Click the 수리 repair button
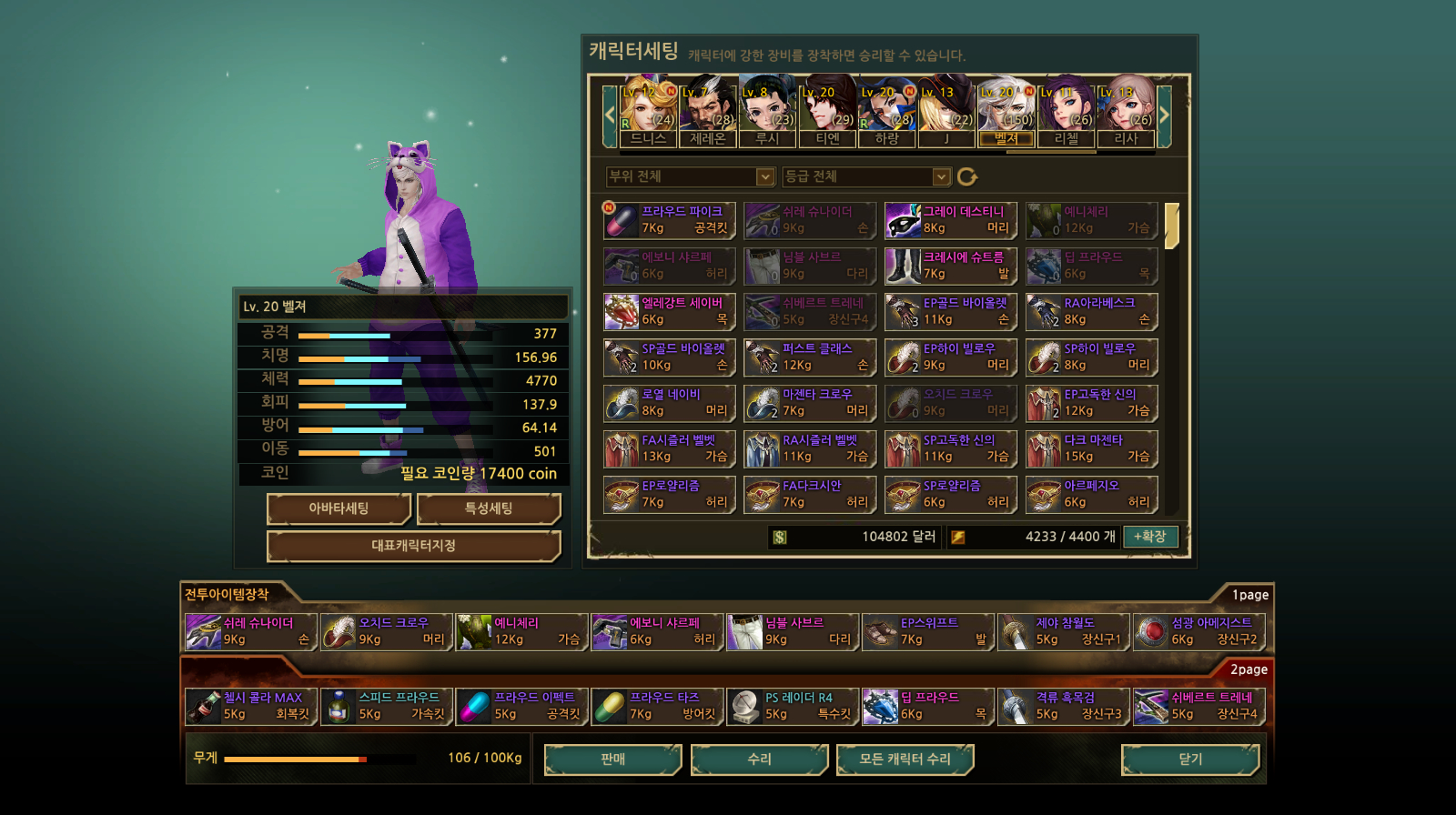1456x815 pixels. click(x=759, y=759)
